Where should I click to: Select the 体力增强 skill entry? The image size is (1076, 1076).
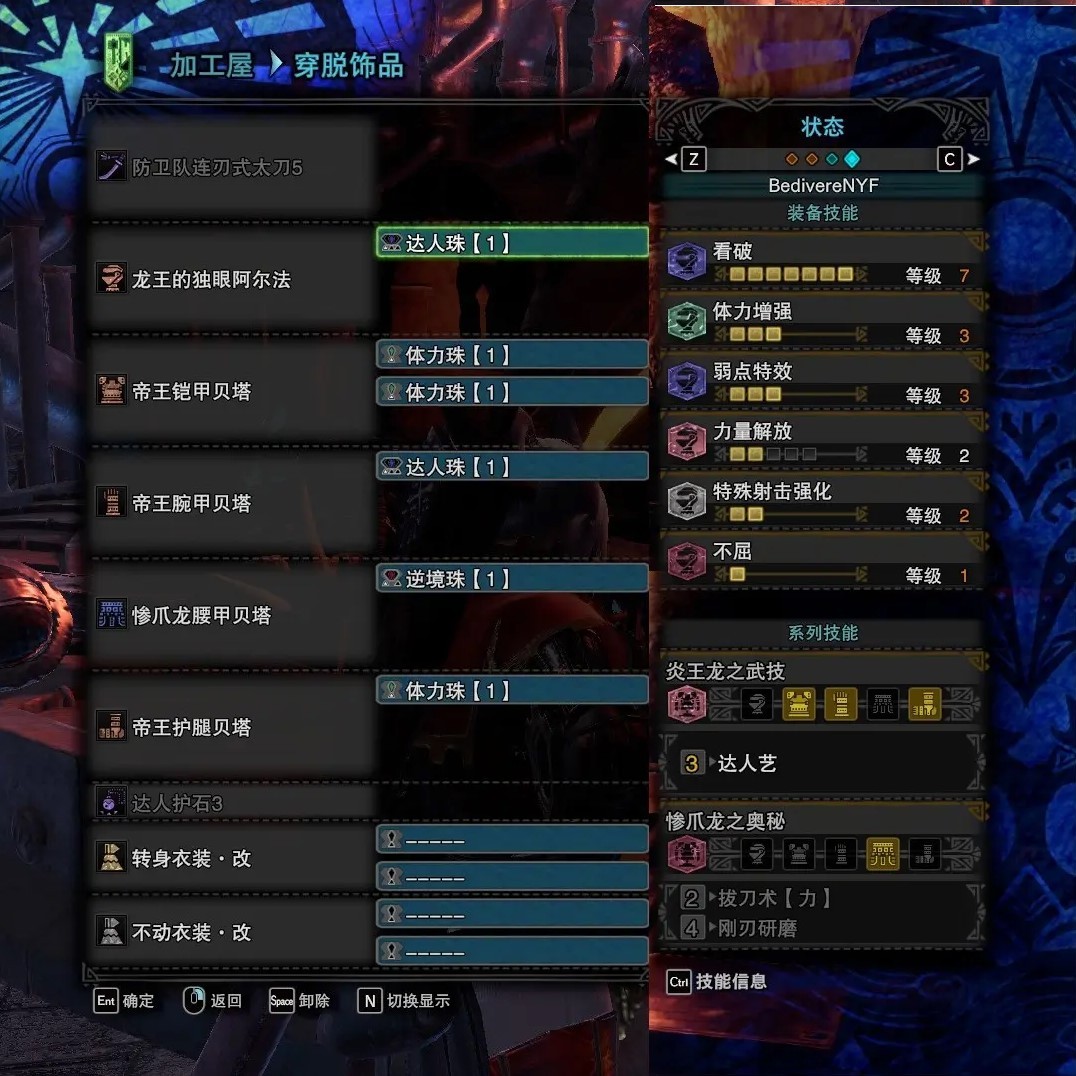(822, 322)
